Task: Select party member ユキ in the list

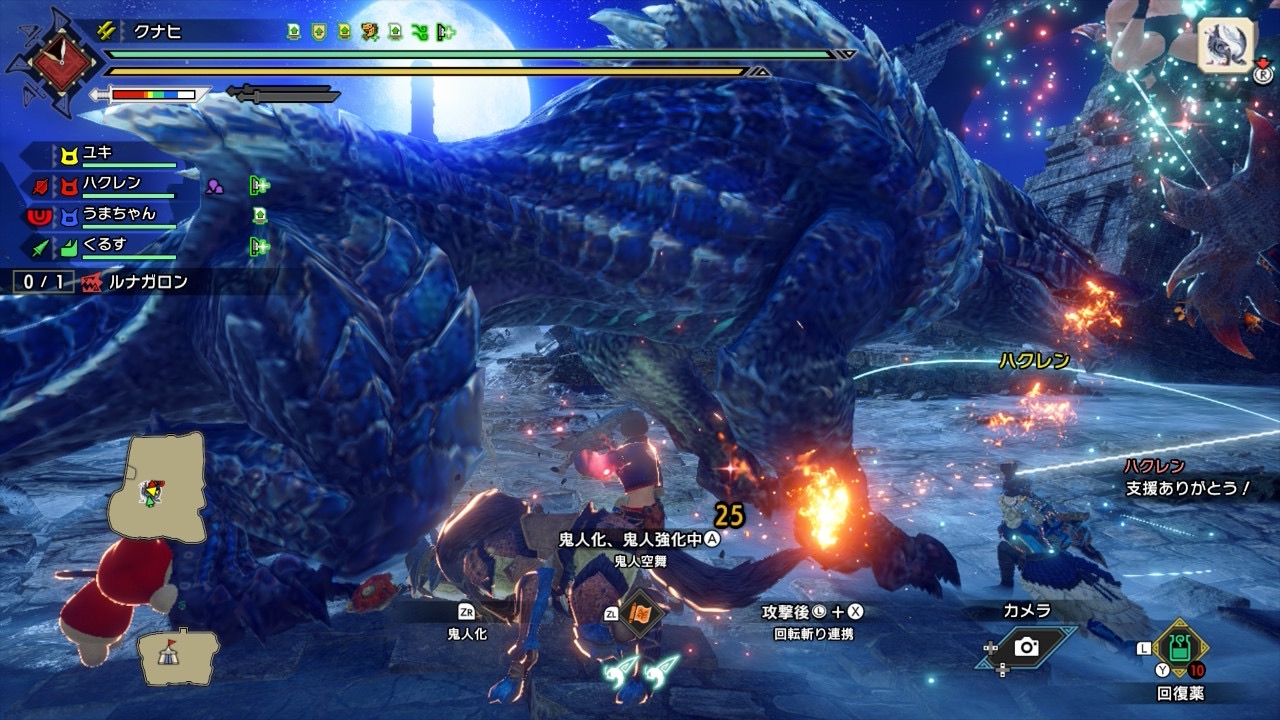Action: point(100,153)
